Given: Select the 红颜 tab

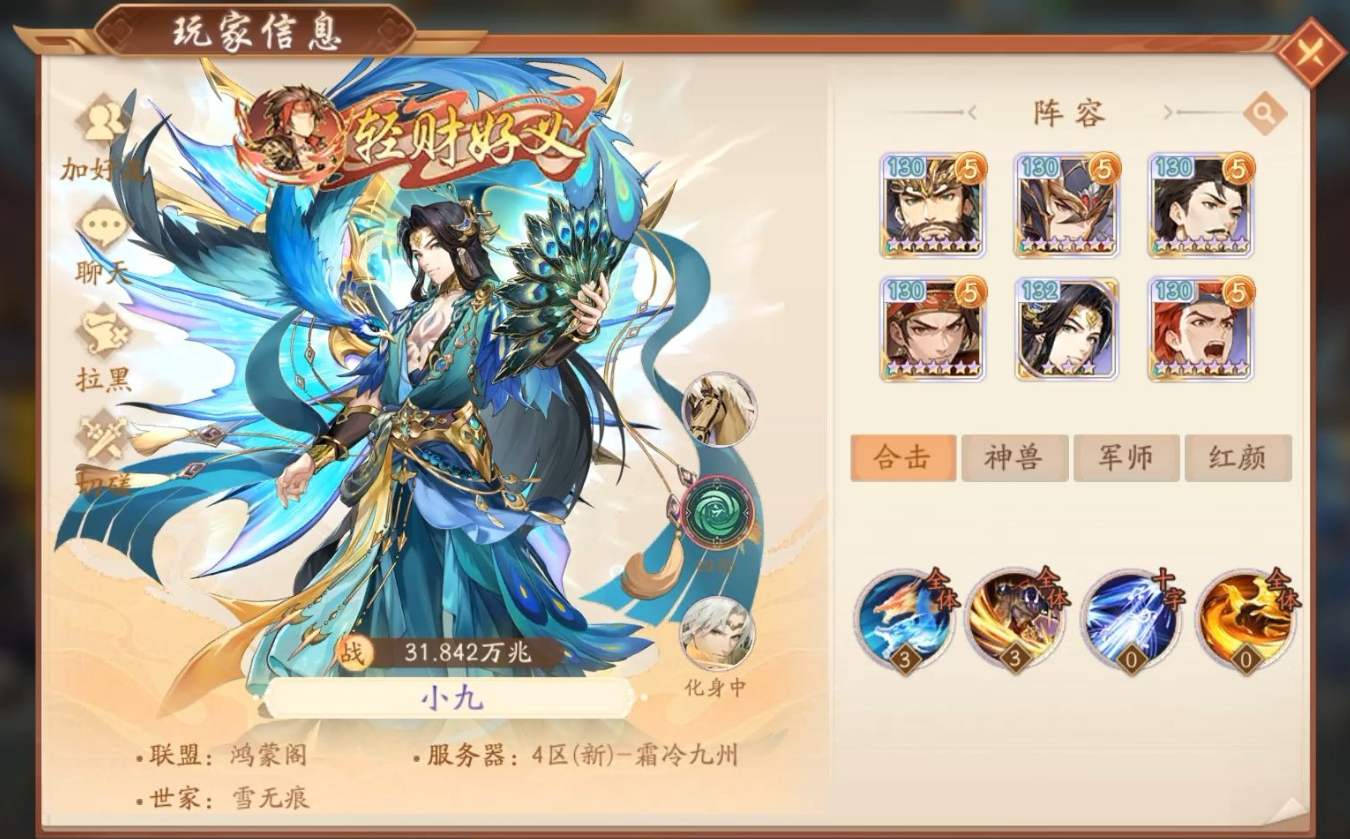Looking at the screenshot, I should [1238, 455].
